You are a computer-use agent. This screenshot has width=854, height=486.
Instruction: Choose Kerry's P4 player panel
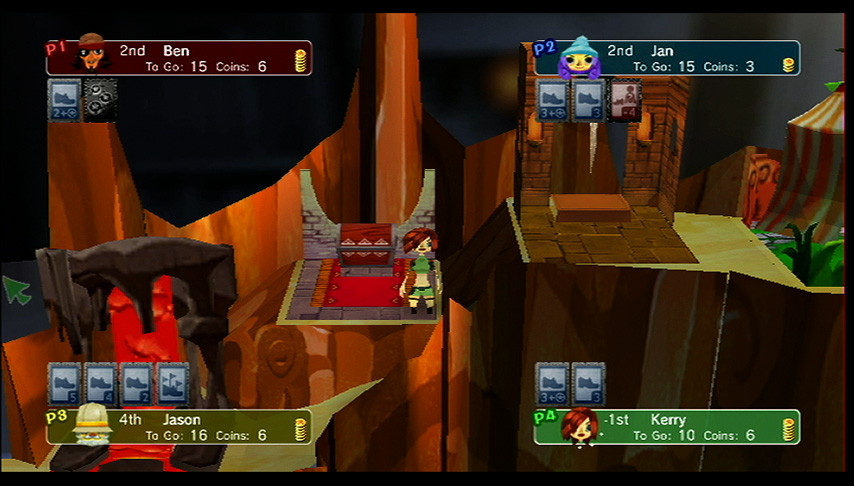pyautogui.click(x=667, y=427)
